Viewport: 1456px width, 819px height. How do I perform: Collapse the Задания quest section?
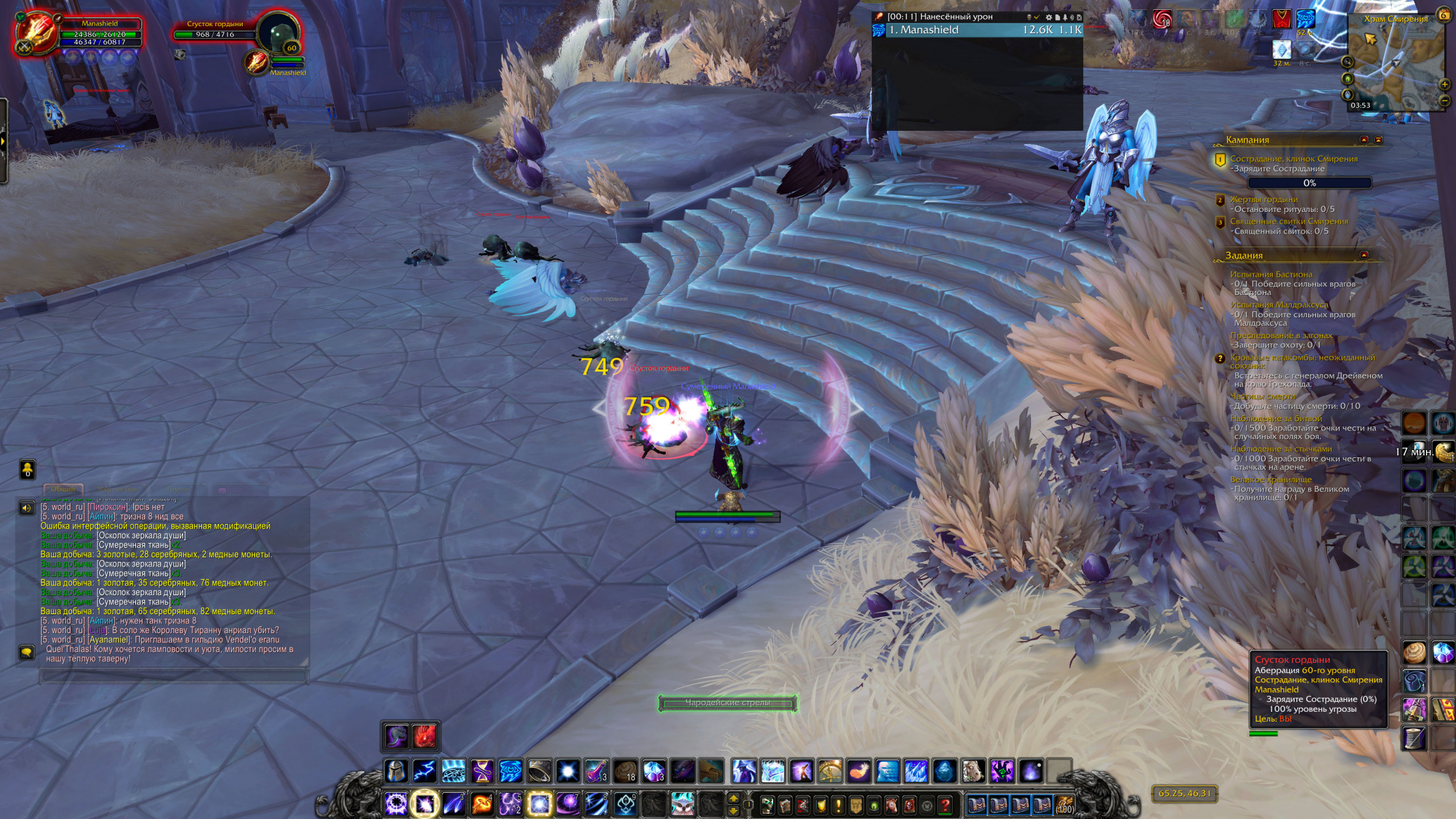click(1364, 255)
